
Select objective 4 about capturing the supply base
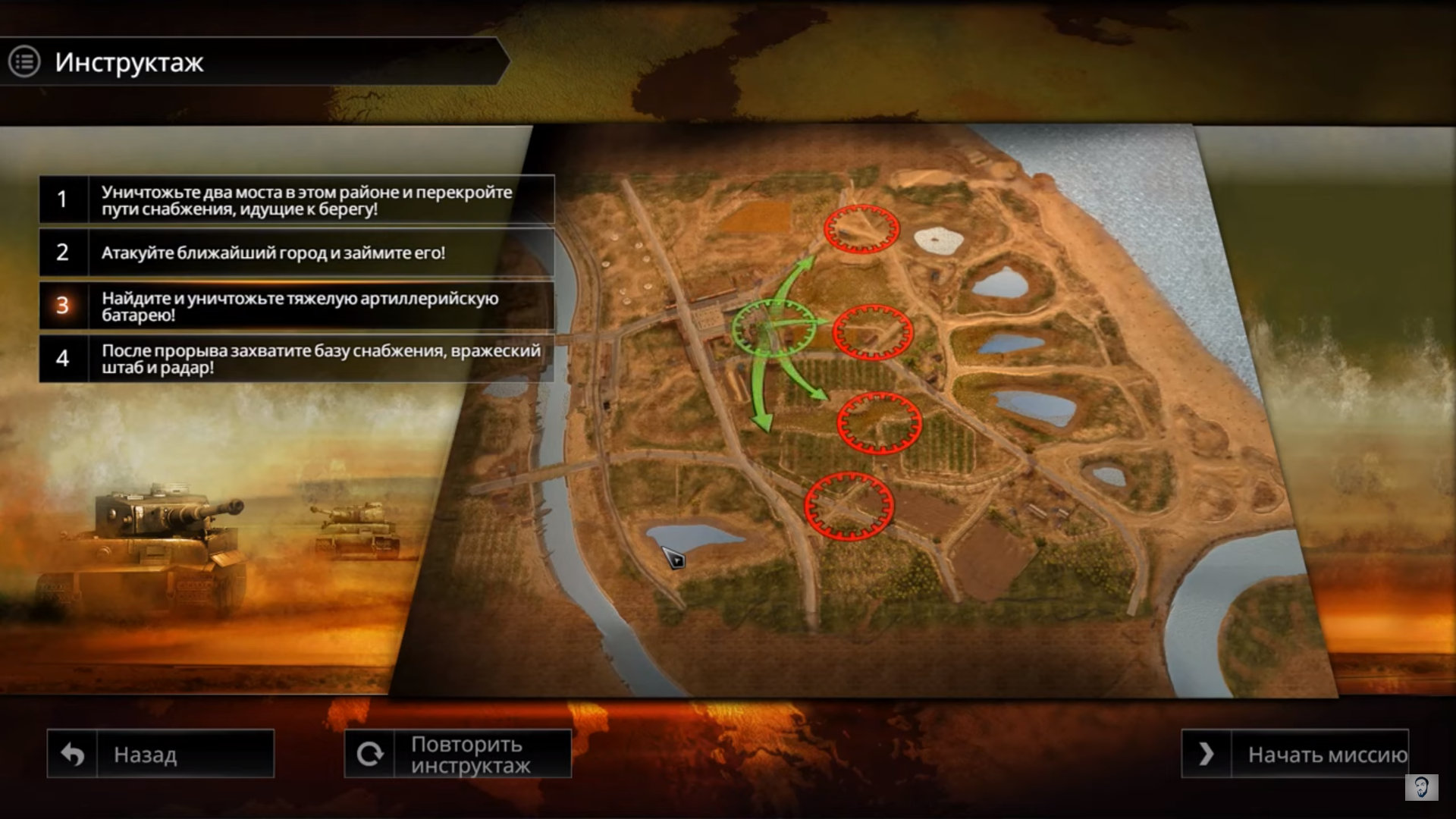(x=297, y=359)
